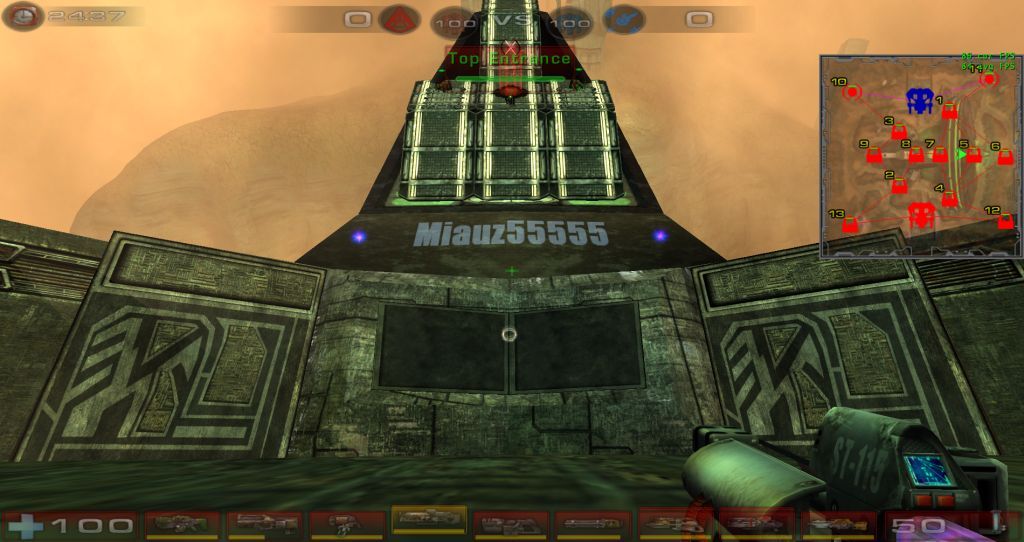Select power node 6 on the minimap

pyautogui.click(x=1005, y=156)
